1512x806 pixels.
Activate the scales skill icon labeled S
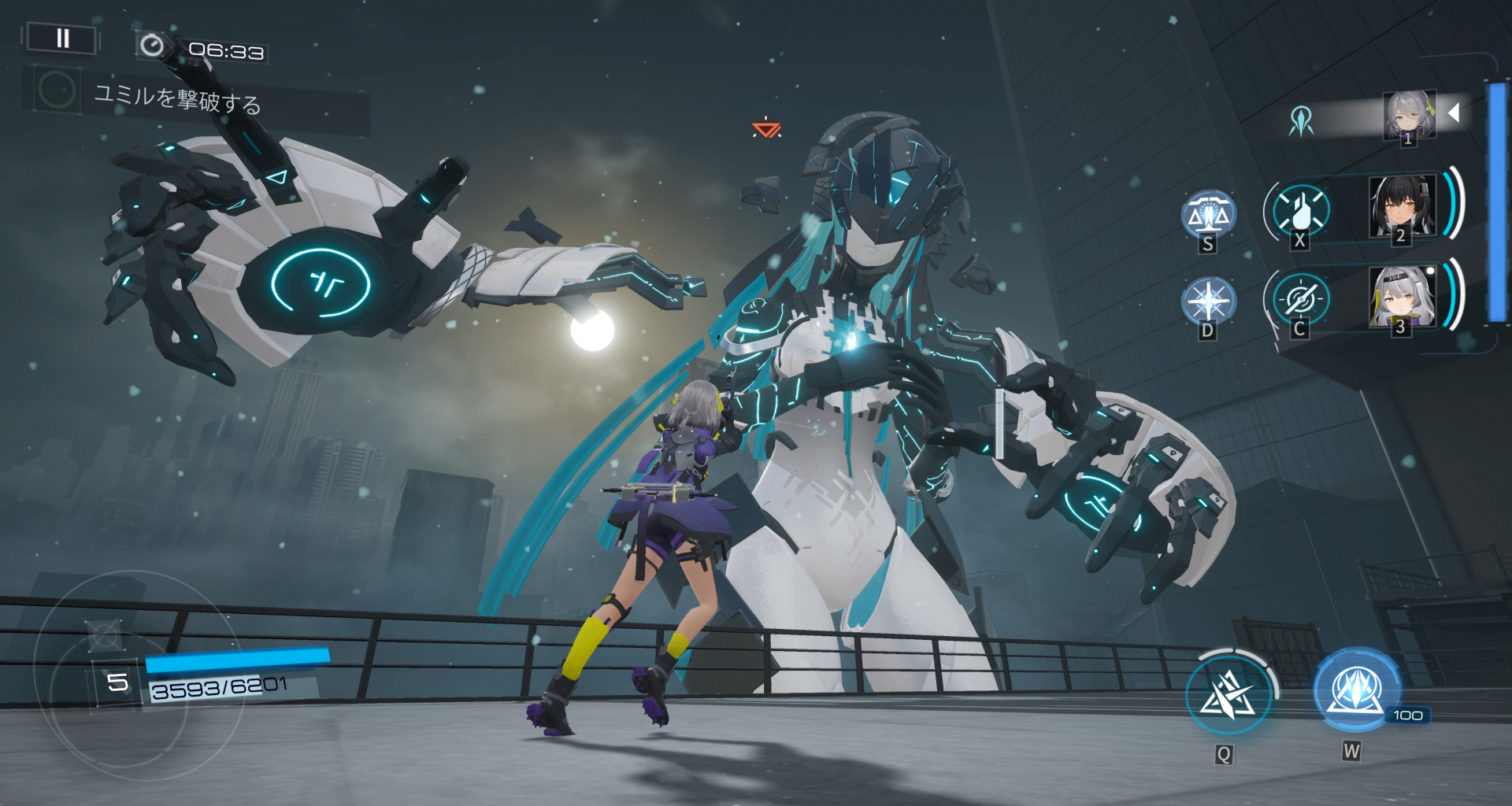coord(1208,215)
